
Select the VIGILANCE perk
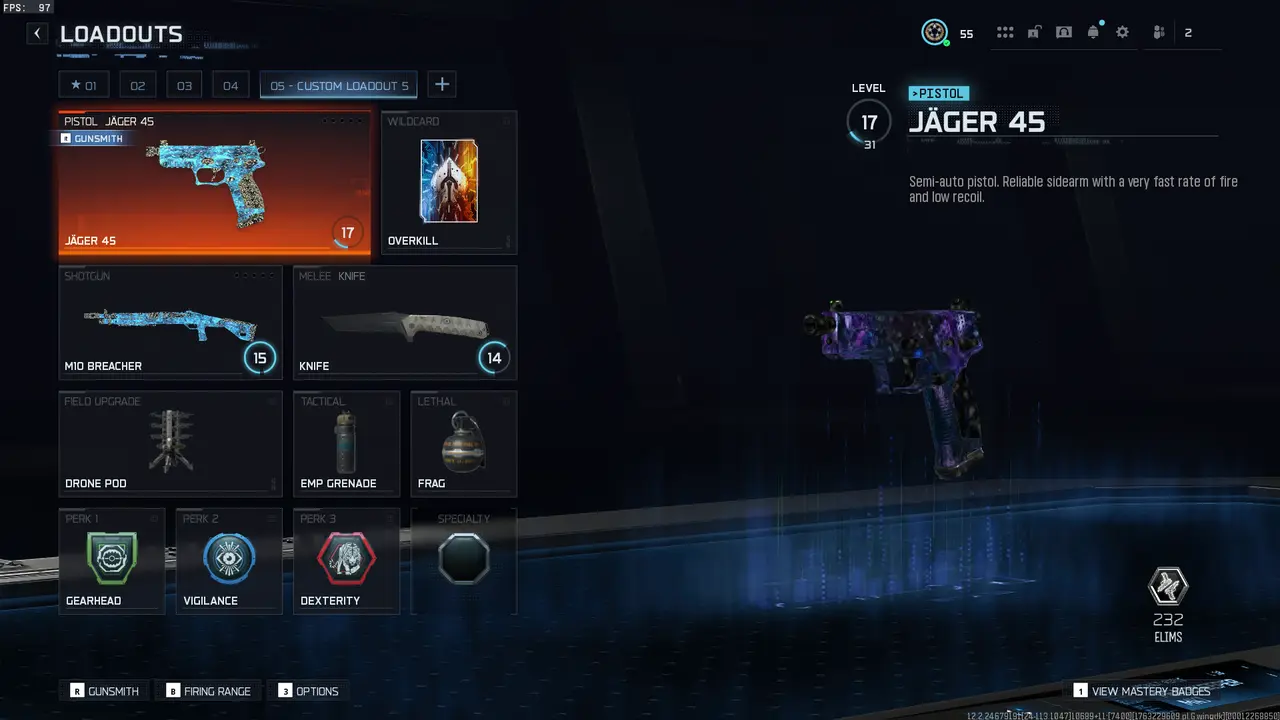tap(228, 560)
